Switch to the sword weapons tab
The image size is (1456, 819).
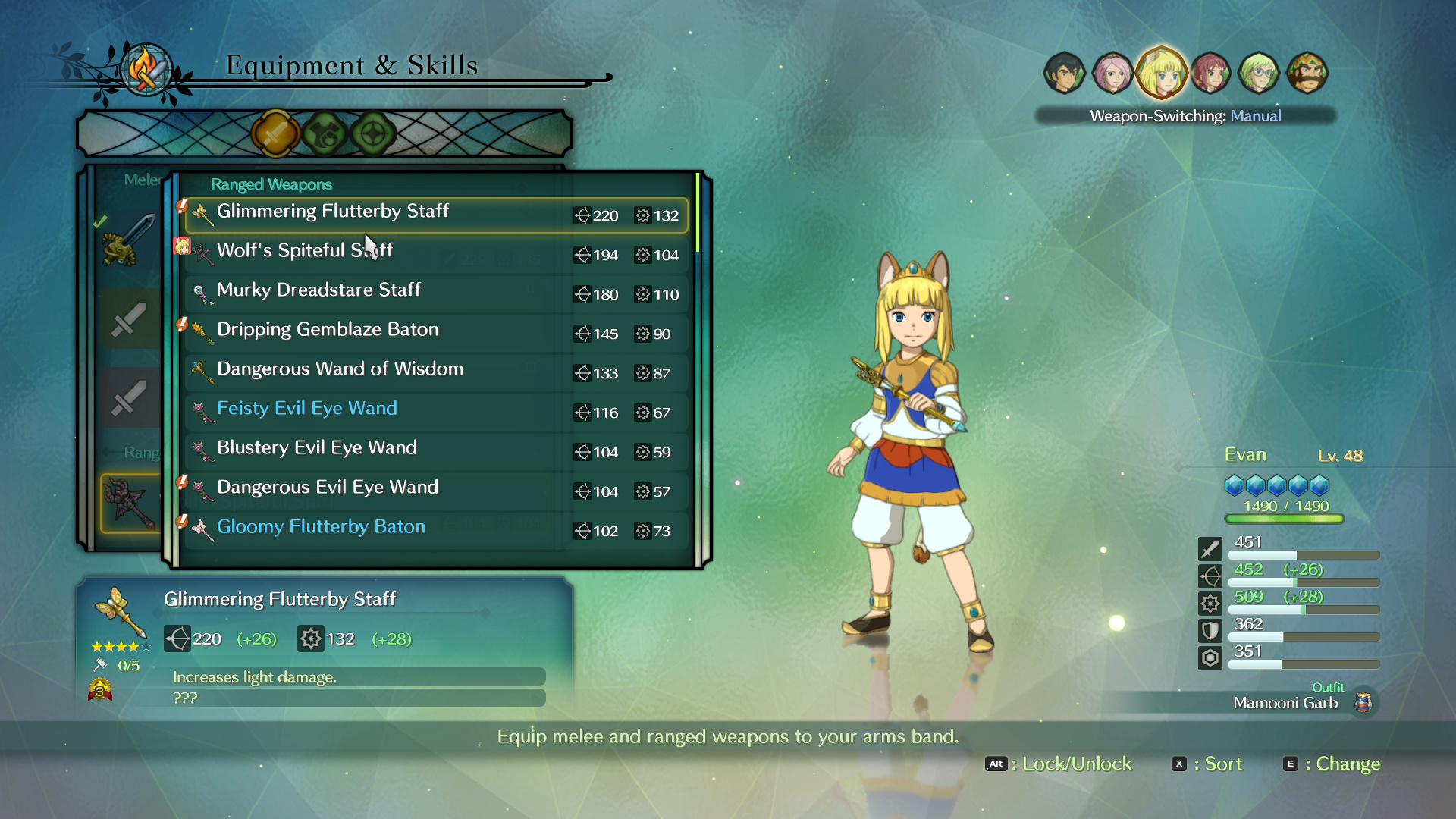[275, 134]
